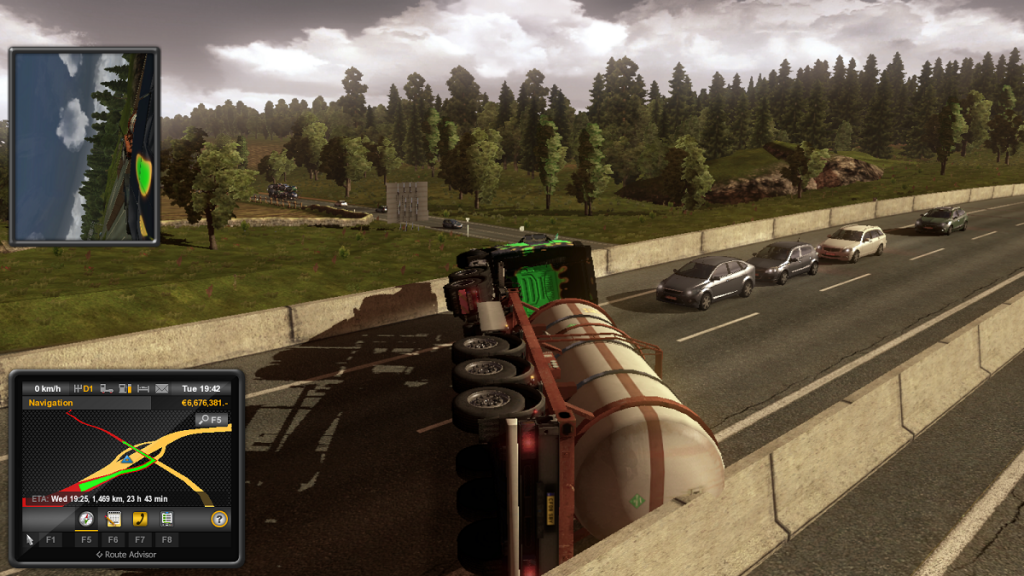Open the compass navigation tab
The image size is (1024, 576).
pyautogui.click(x=86, y=519)
